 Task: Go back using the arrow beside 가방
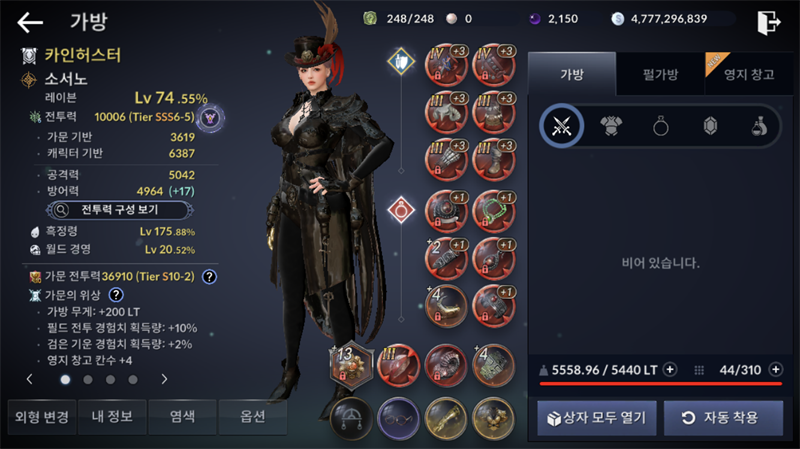click(30, 21)
